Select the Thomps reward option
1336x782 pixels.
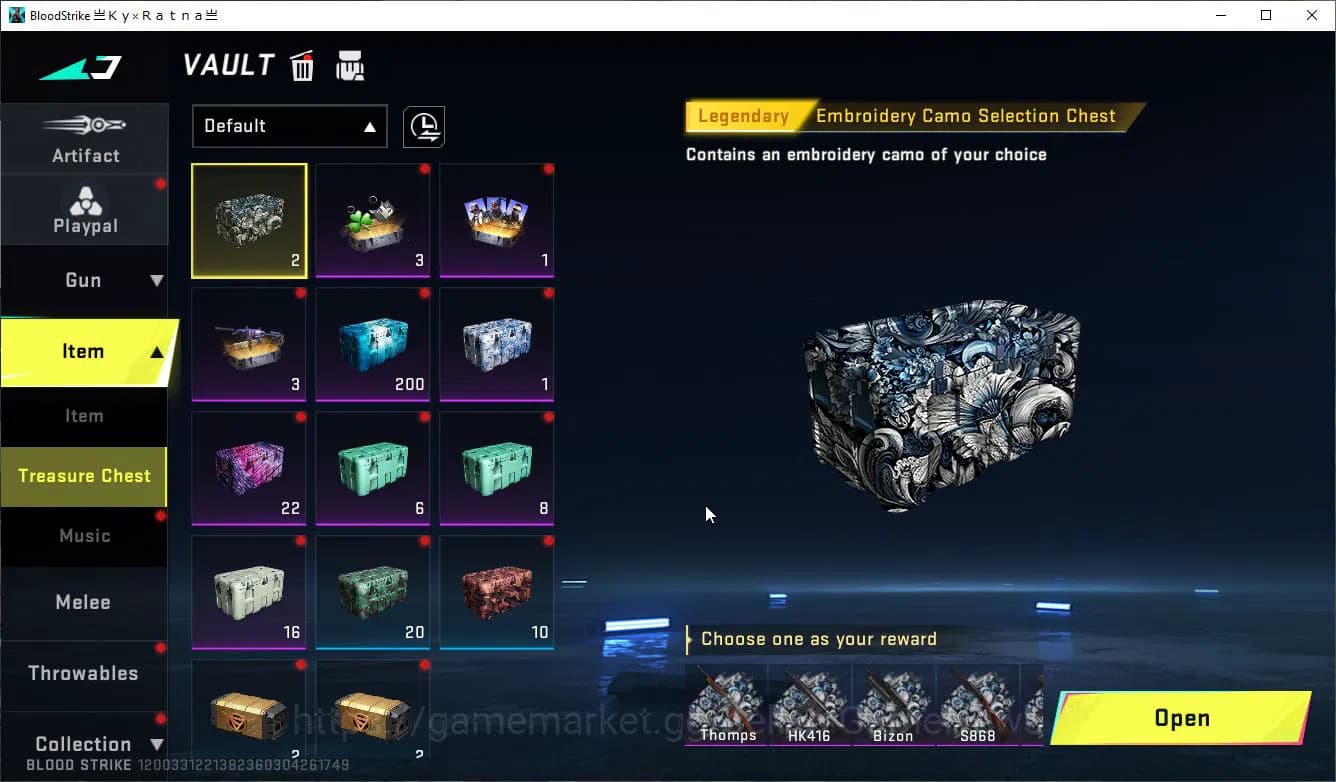726,705
